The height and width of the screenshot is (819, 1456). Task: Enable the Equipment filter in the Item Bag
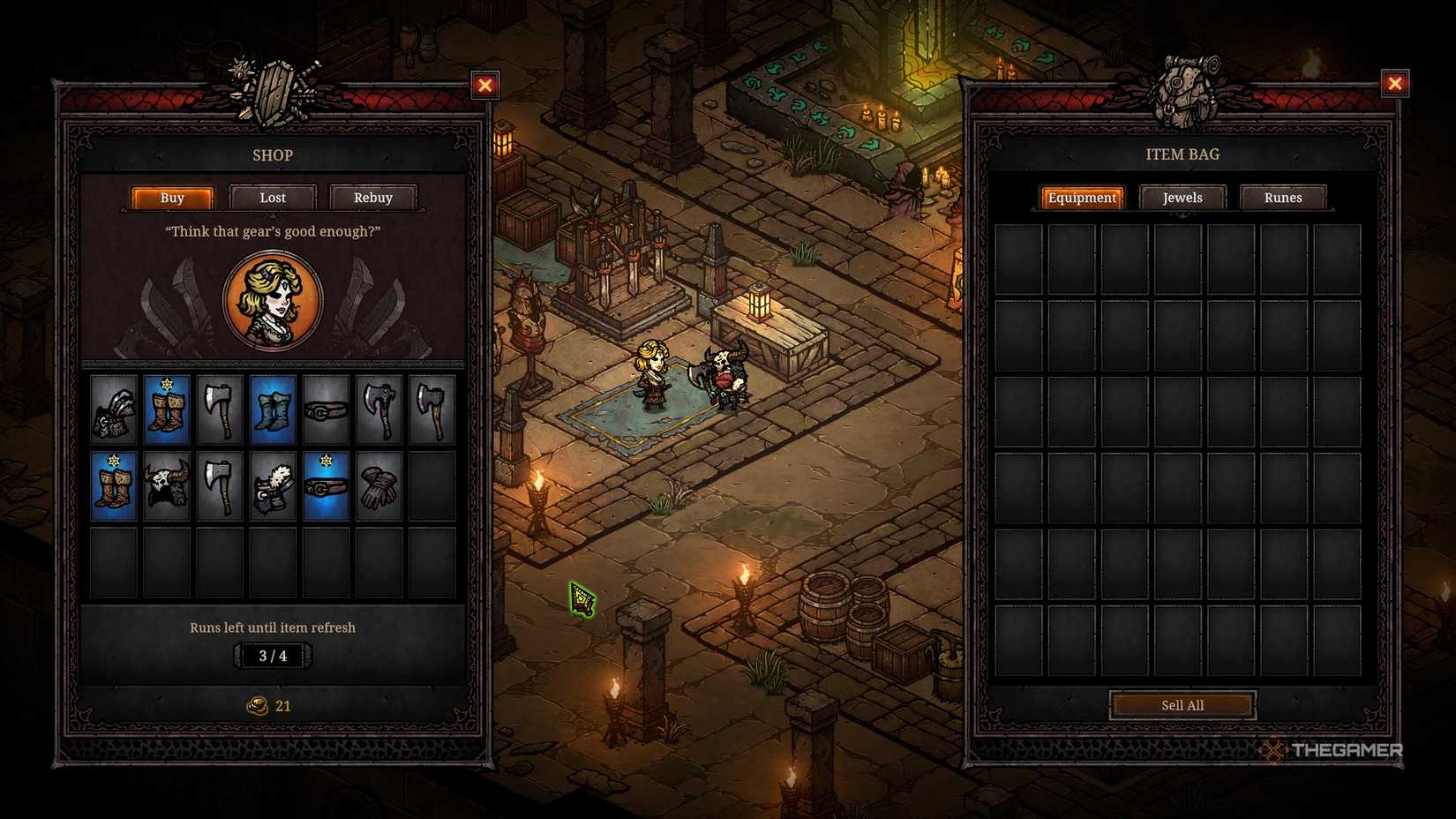[x=1081, y=198]
